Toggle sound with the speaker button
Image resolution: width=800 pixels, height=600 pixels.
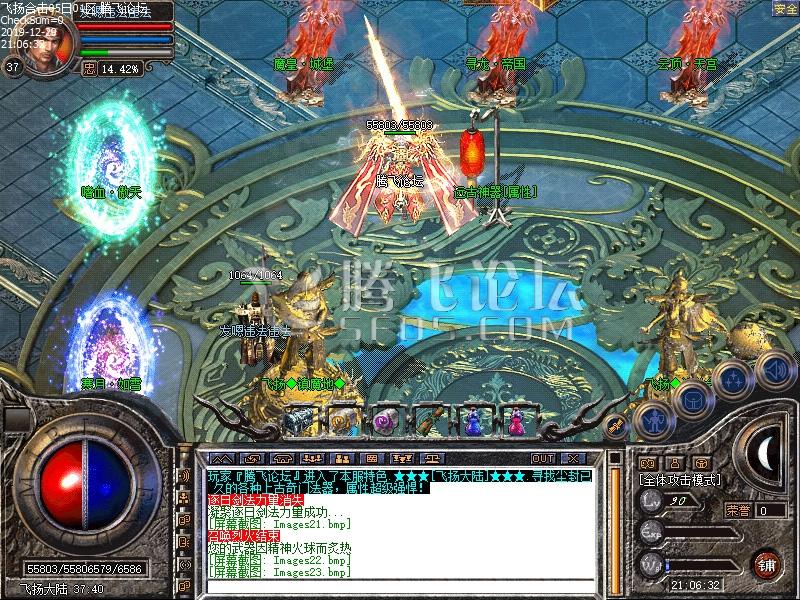(x=774, y=369)
